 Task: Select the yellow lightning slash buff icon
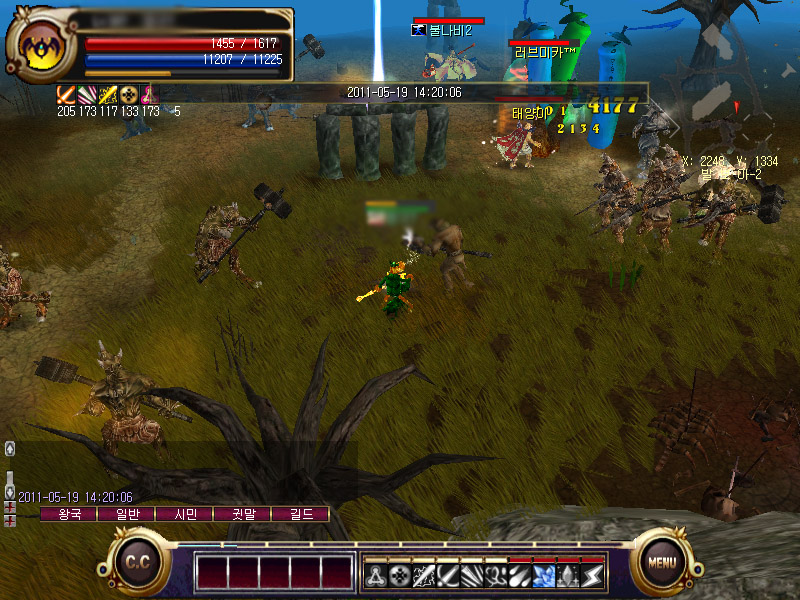(x=108, y=95)
